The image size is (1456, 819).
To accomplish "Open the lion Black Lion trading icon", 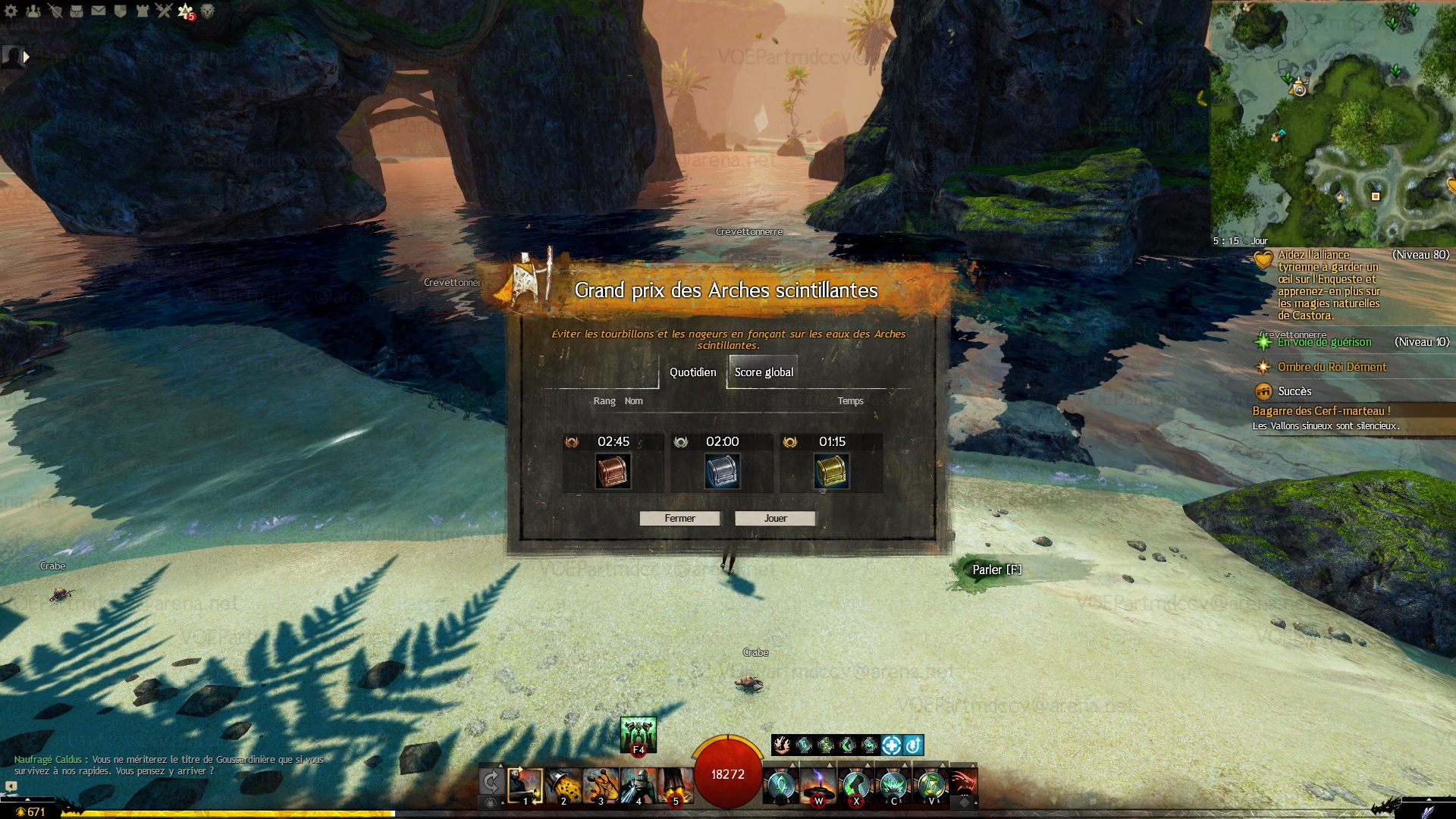I will click(x=207, y=11).
